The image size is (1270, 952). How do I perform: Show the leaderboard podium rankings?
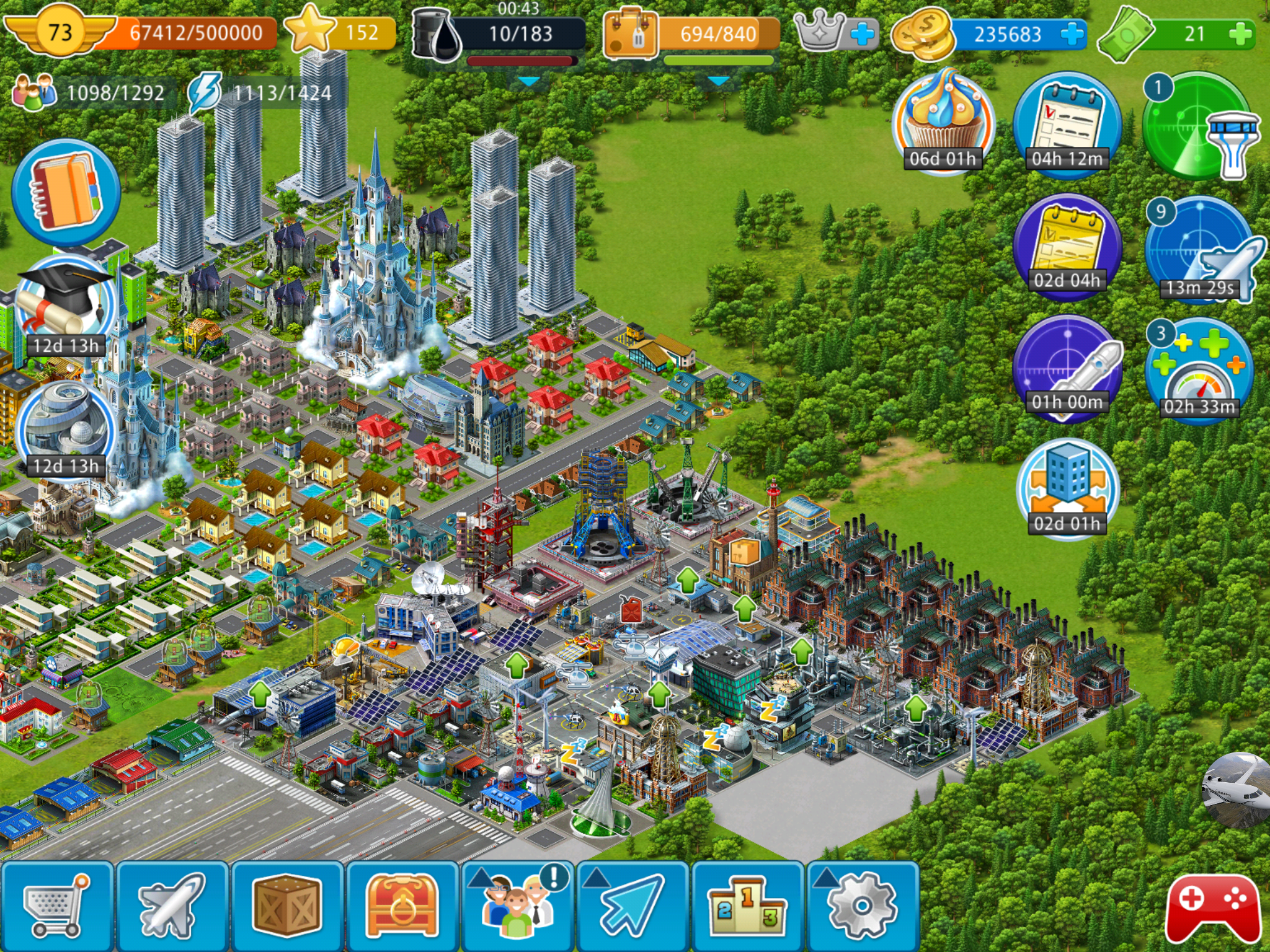click(x=747, y=906)
